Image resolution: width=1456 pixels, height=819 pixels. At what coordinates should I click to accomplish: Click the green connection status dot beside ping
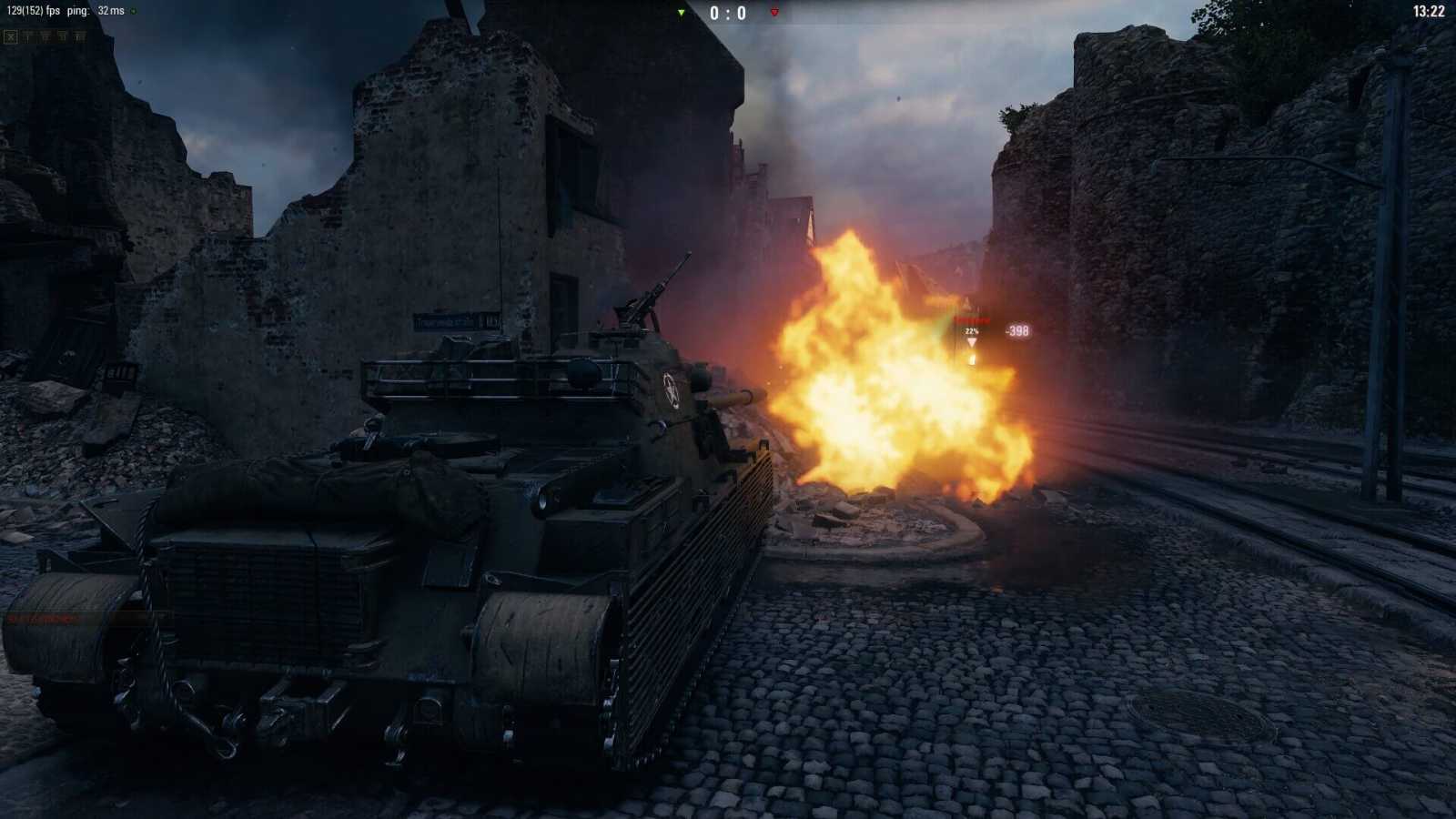[x=134, y=11]
